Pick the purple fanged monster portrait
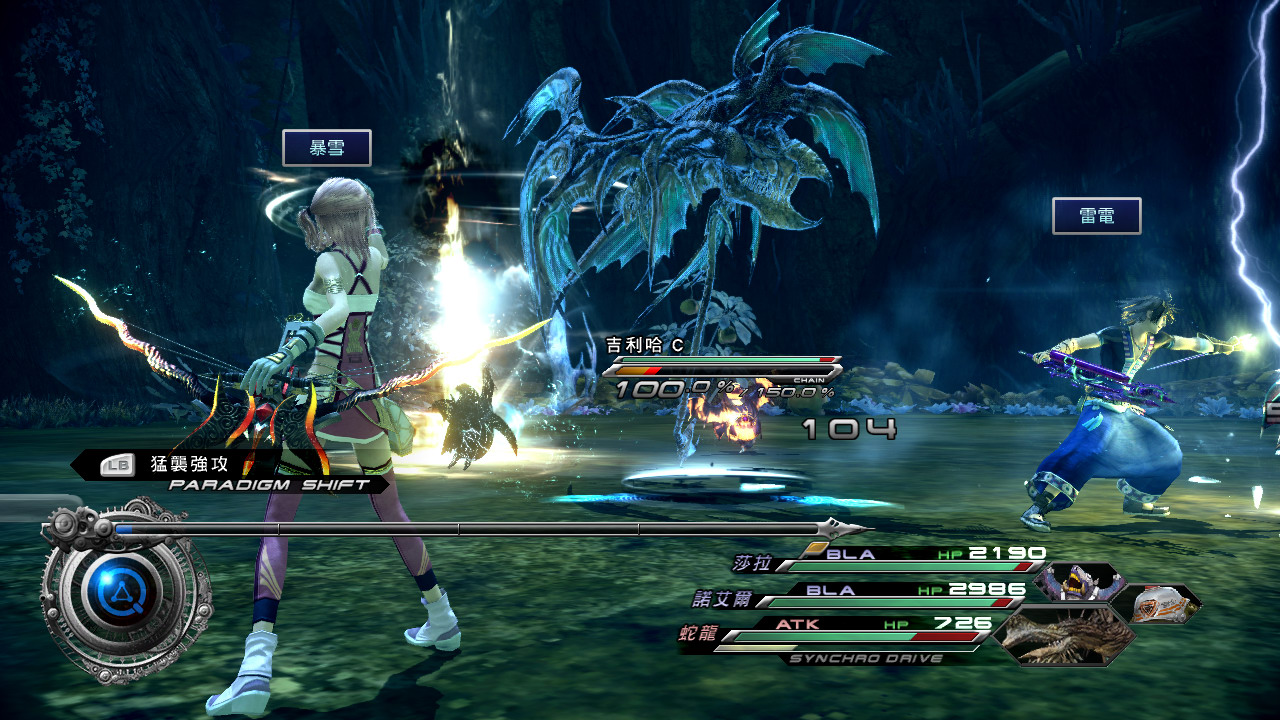The image size is (1280, 720). pos(1078,583)
